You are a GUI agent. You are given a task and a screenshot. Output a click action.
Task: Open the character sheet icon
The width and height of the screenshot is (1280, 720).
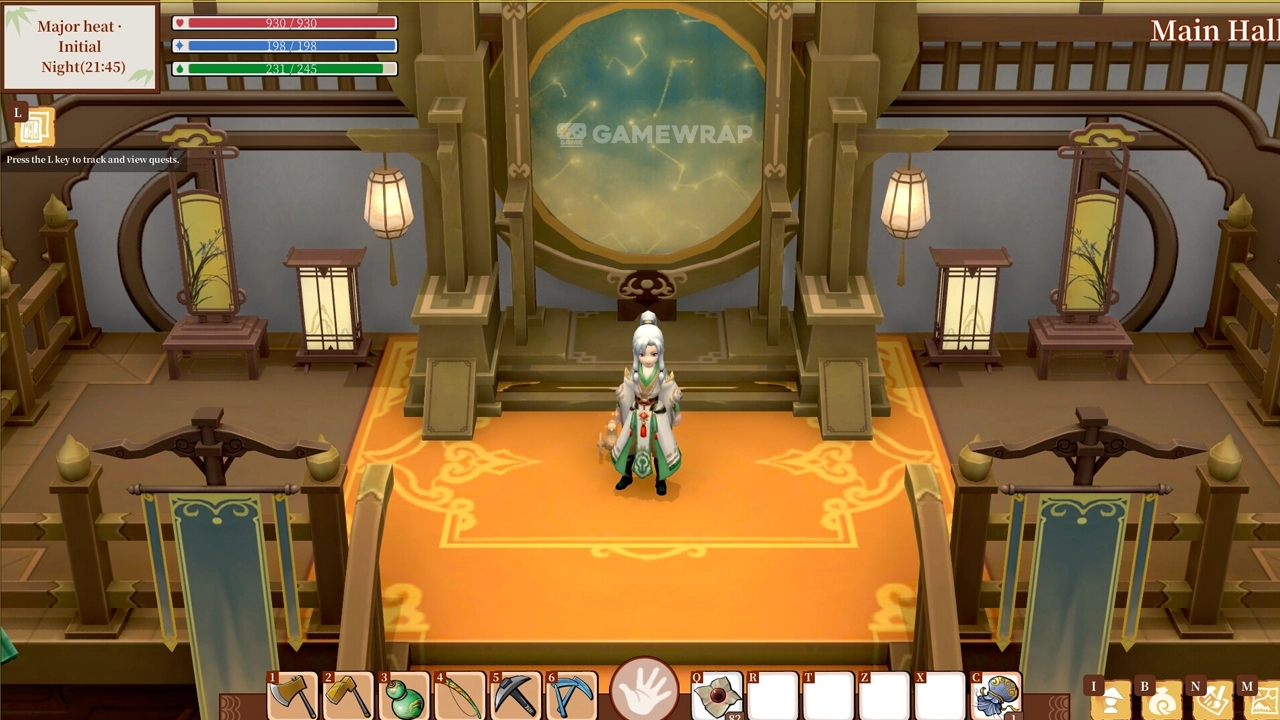[1112, 702]
